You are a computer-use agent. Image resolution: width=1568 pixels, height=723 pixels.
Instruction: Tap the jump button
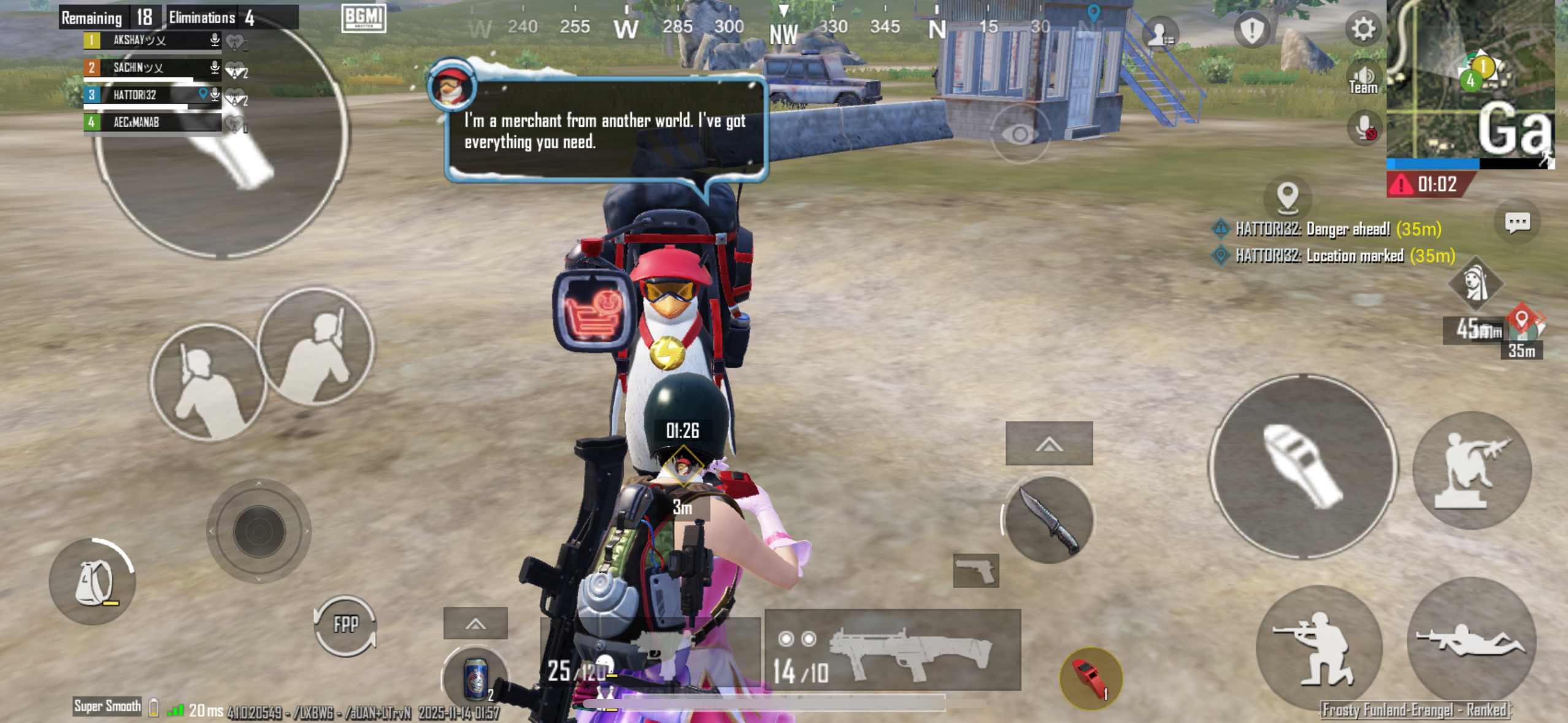[x=1472, y=470]
